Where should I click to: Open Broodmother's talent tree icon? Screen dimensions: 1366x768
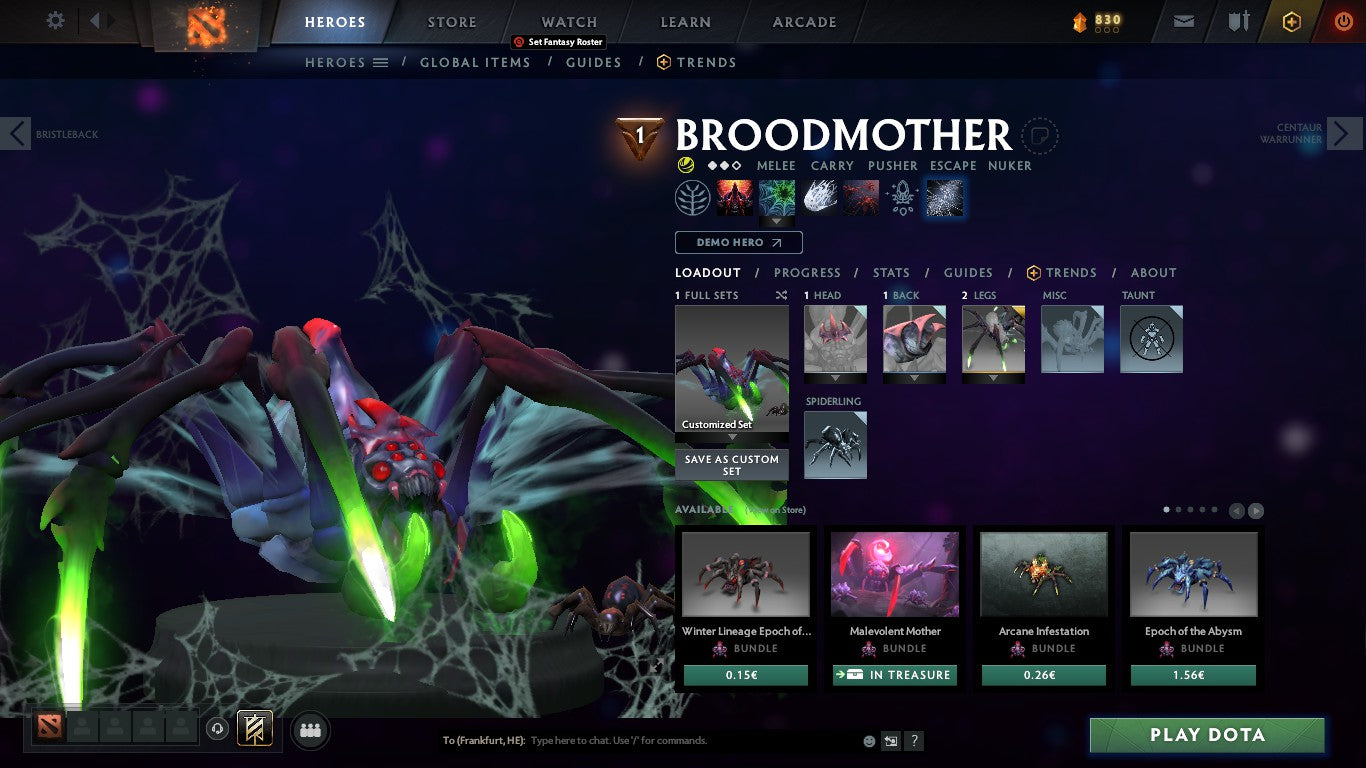694,197
